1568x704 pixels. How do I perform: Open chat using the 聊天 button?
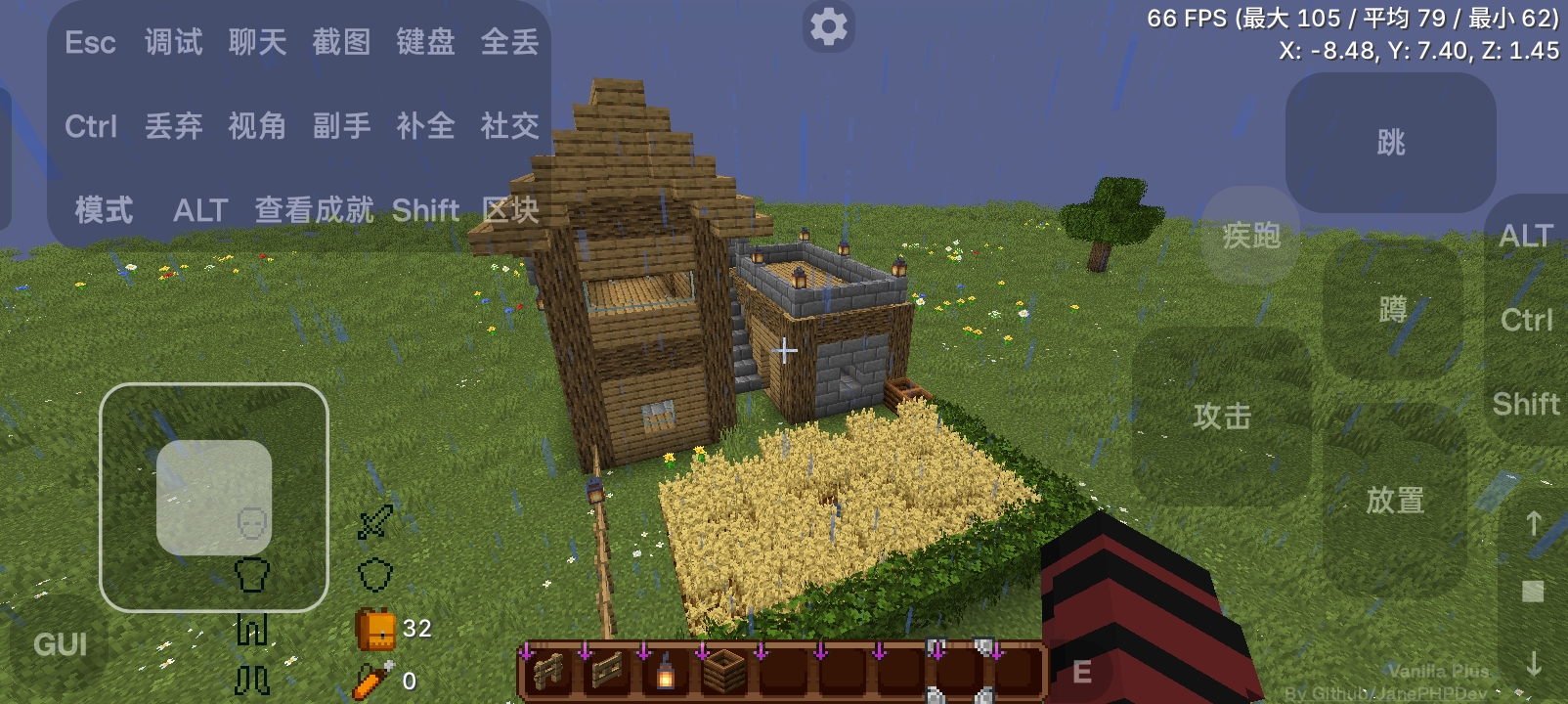coord(256,41)
